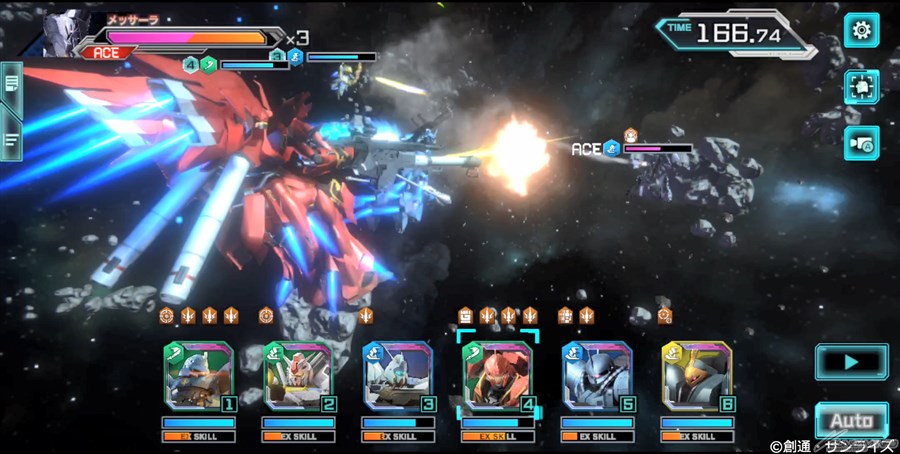Launch unit 6's EX Skill
Image resolution: width=900 pixels, height=454 pixels.
tap(697, 436)
